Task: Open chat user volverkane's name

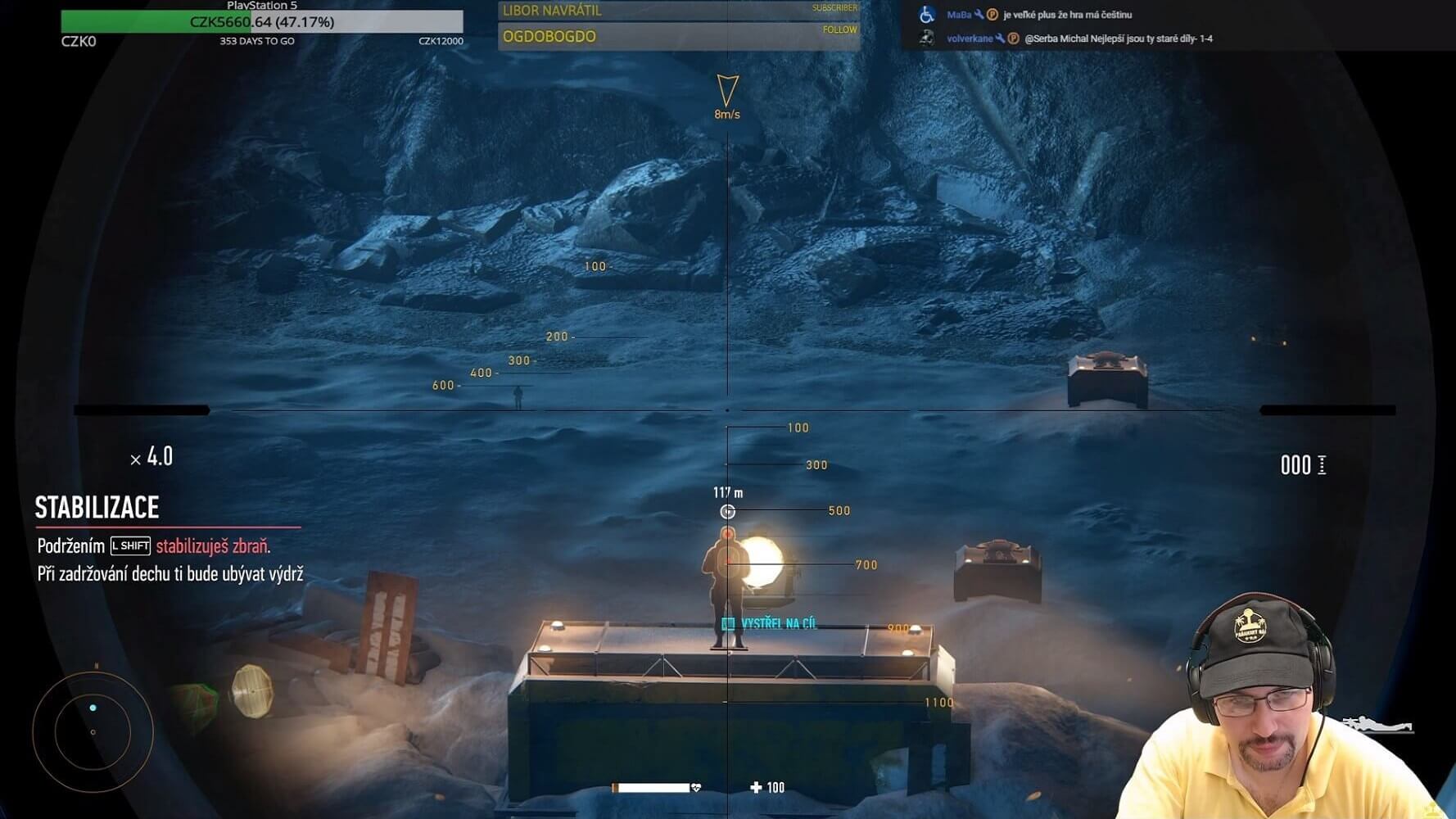Action: (969, 38)
